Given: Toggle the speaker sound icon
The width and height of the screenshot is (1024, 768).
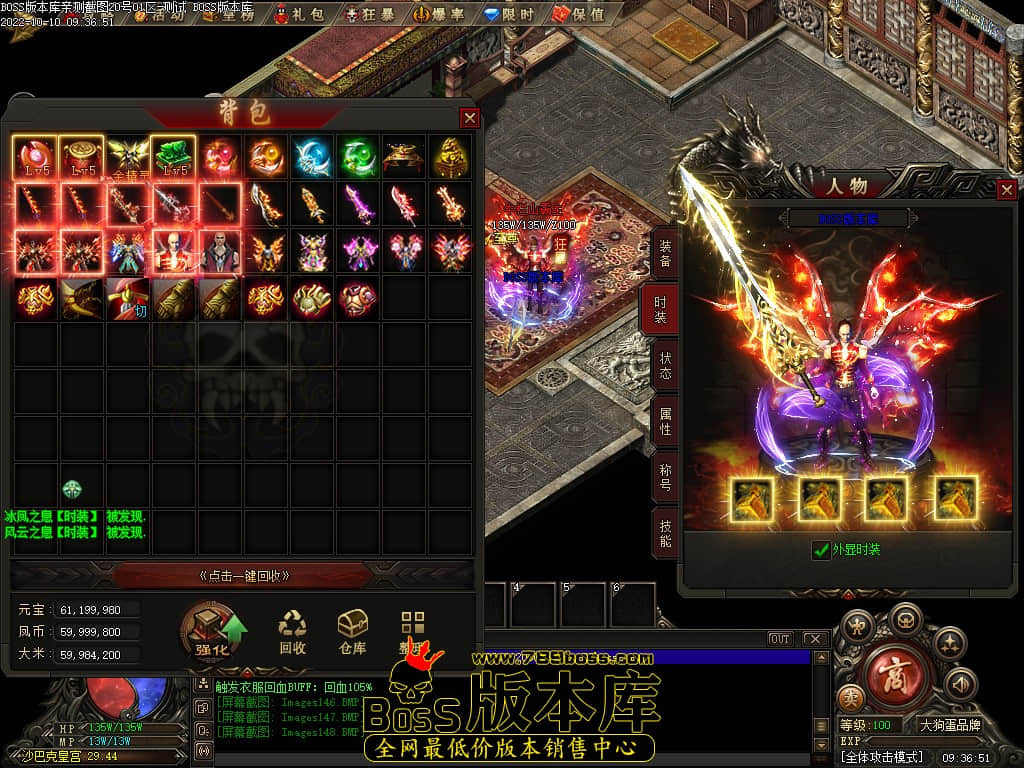Looking at the screenshot, I should 960,685.
